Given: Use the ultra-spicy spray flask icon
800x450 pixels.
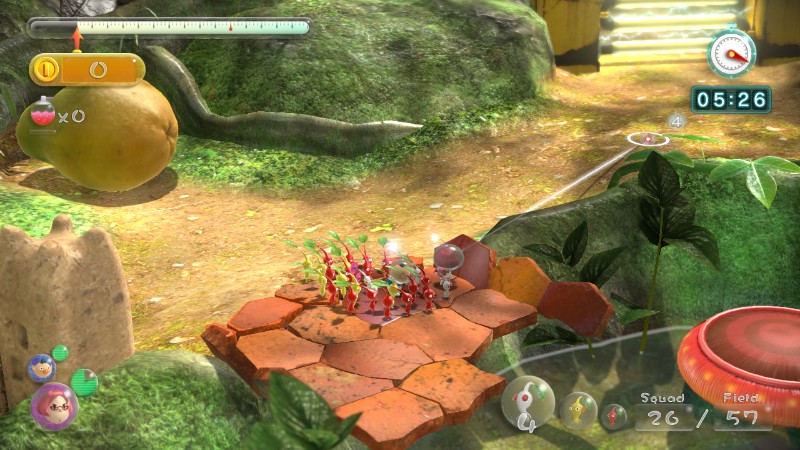Looking at the screenshot, I should click(x=44, y=114).
